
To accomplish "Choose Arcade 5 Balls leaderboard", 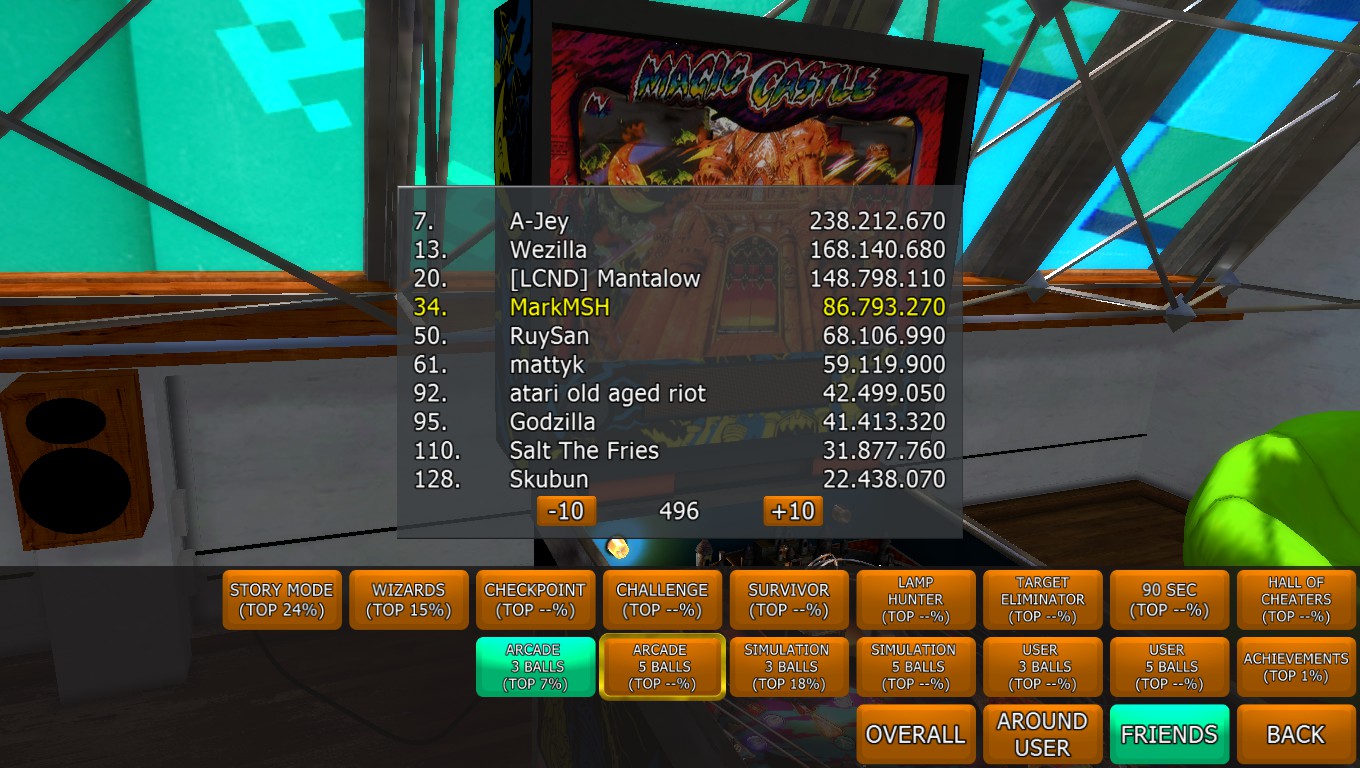I will (x=662, y=667).
